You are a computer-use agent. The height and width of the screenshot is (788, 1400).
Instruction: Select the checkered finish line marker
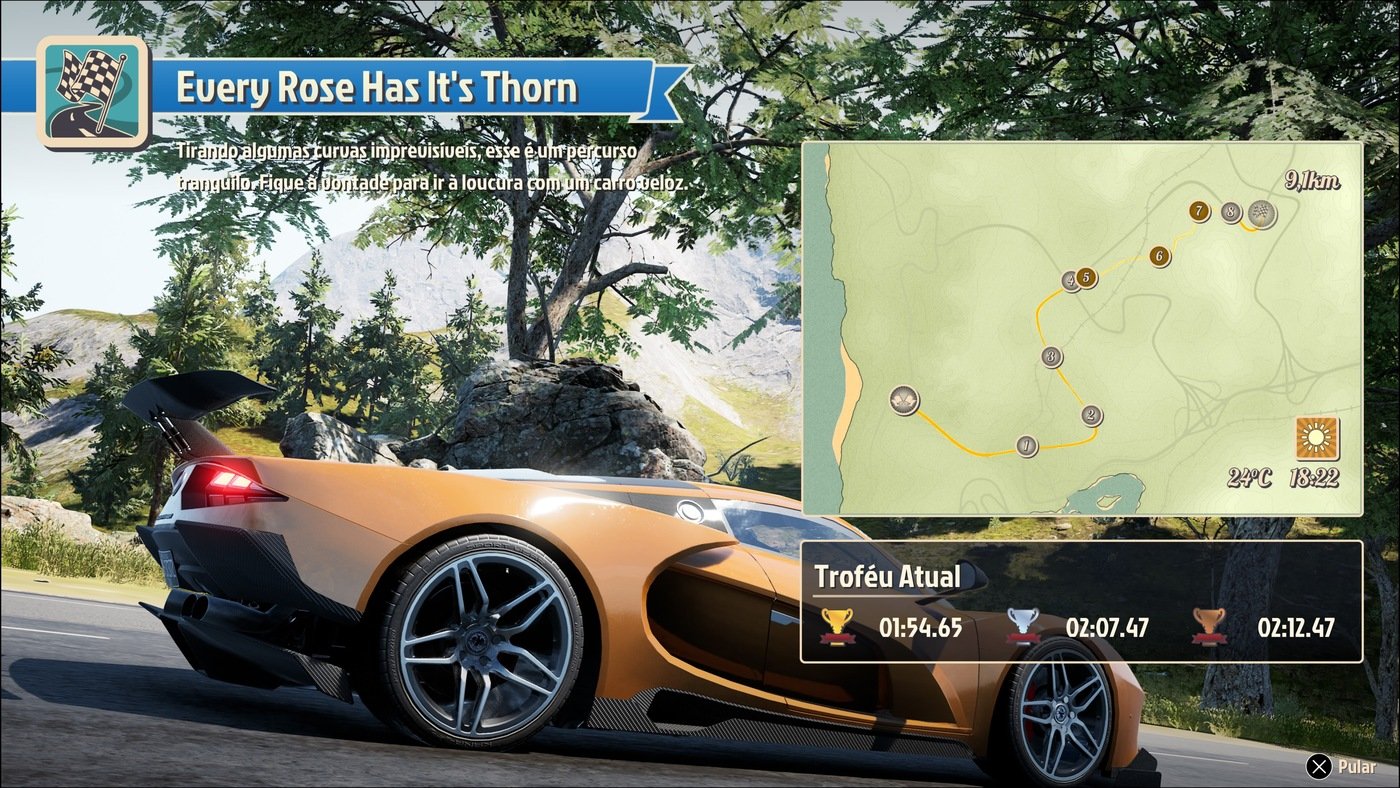[x=1263, y=214]
